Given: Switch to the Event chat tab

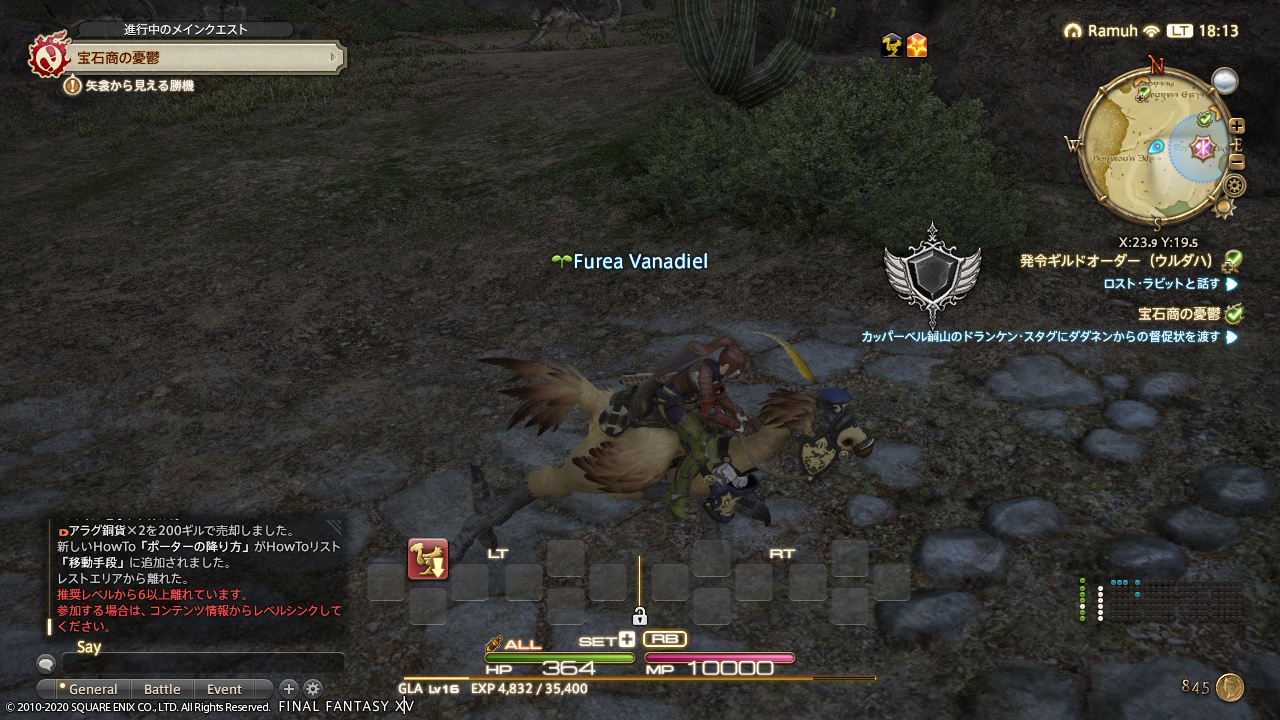Looking at the screenshot, I should tap(224, 688).
